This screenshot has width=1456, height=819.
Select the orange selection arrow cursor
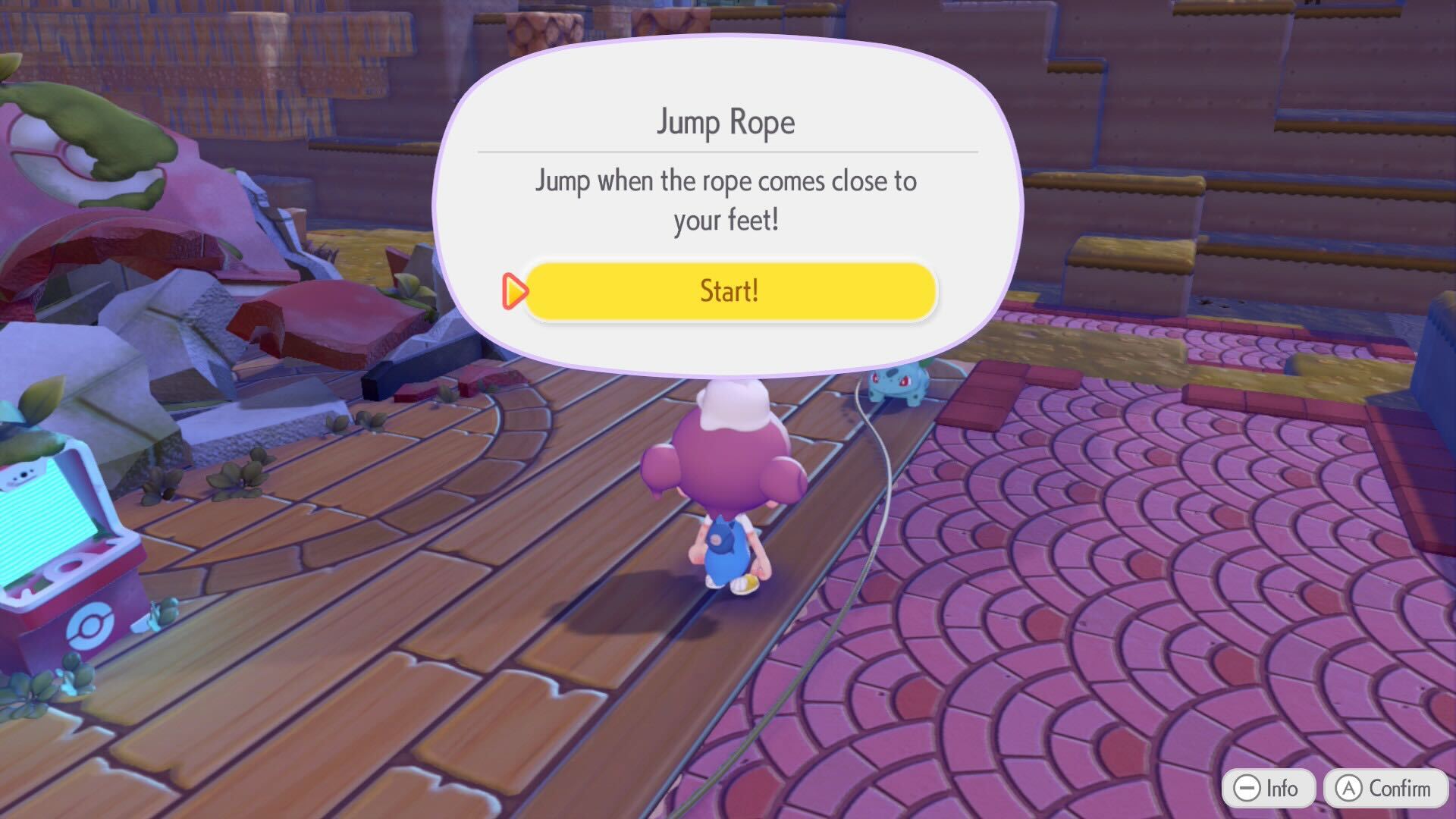click(x=514, y=290)
